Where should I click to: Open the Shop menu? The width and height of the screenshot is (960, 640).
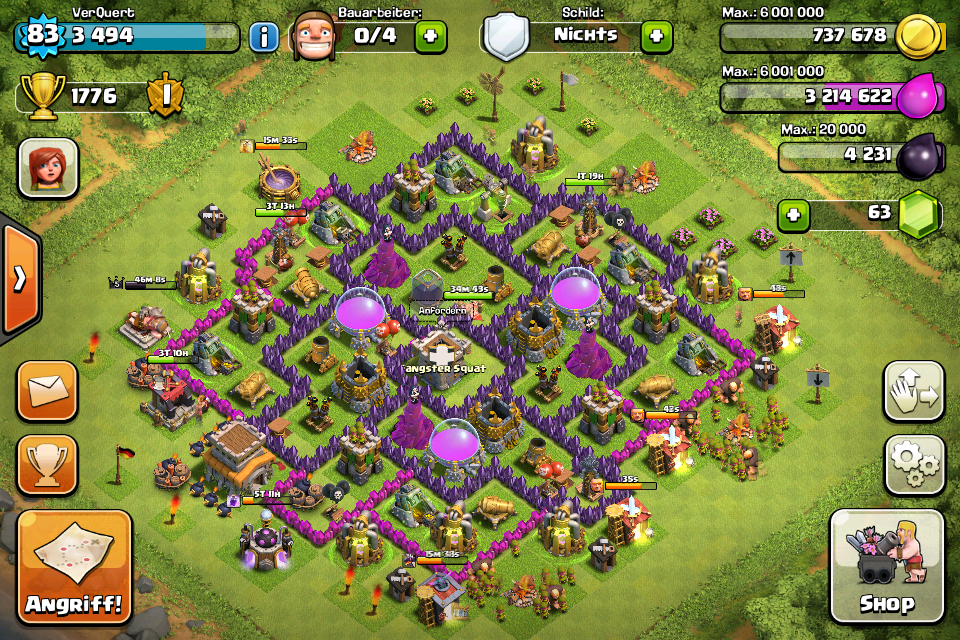click(x=886, y=565)
